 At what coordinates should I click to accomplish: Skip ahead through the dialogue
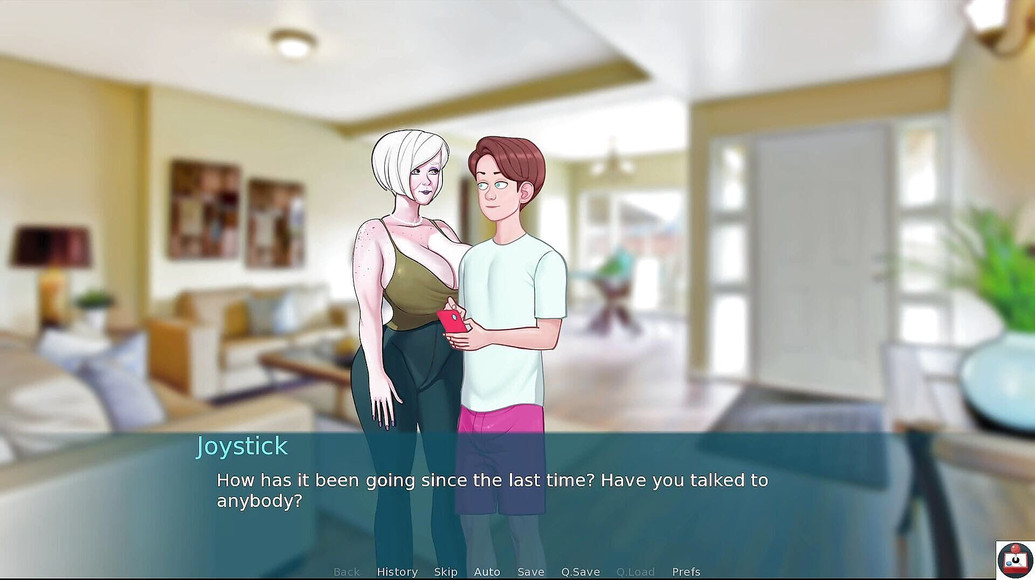coord(446,572)
